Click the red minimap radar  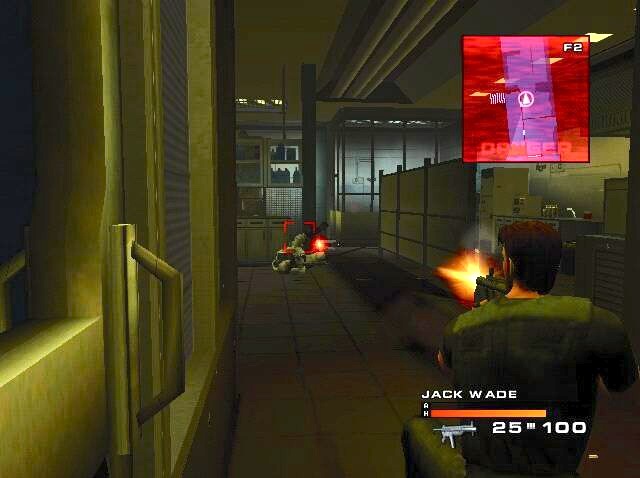click(525, 98)
